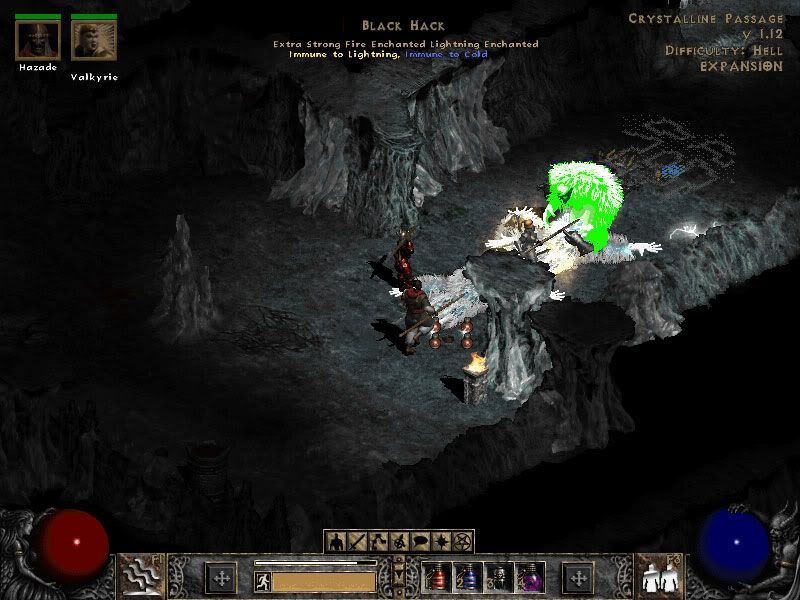Click the four-arrow button beside the potion belt
The image size is (800, 600).
(x=578, y=578)
